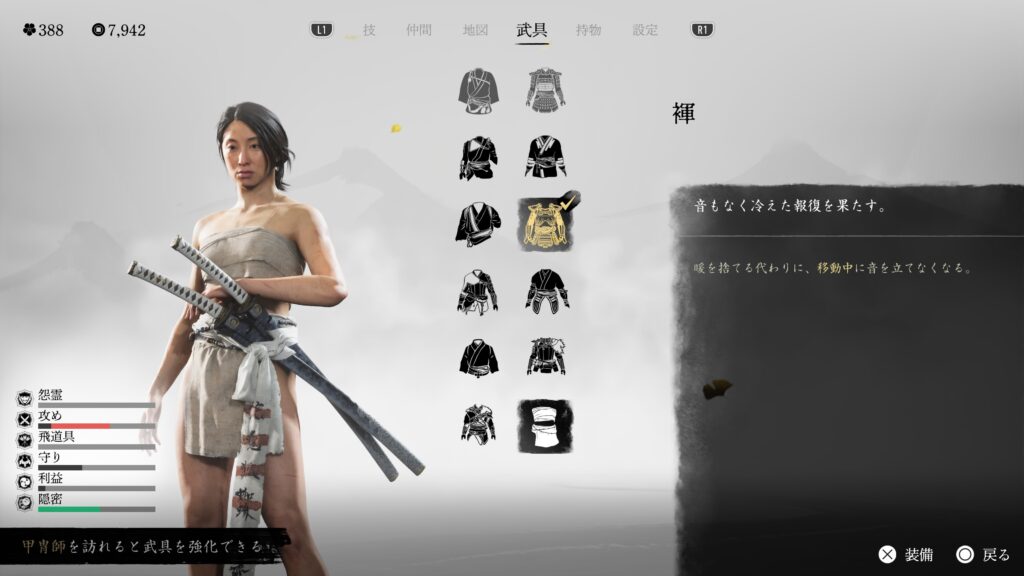This screenshot has height=576, width=1024.
Task: Open the 設定 settings tab
Action: [645, 30]
